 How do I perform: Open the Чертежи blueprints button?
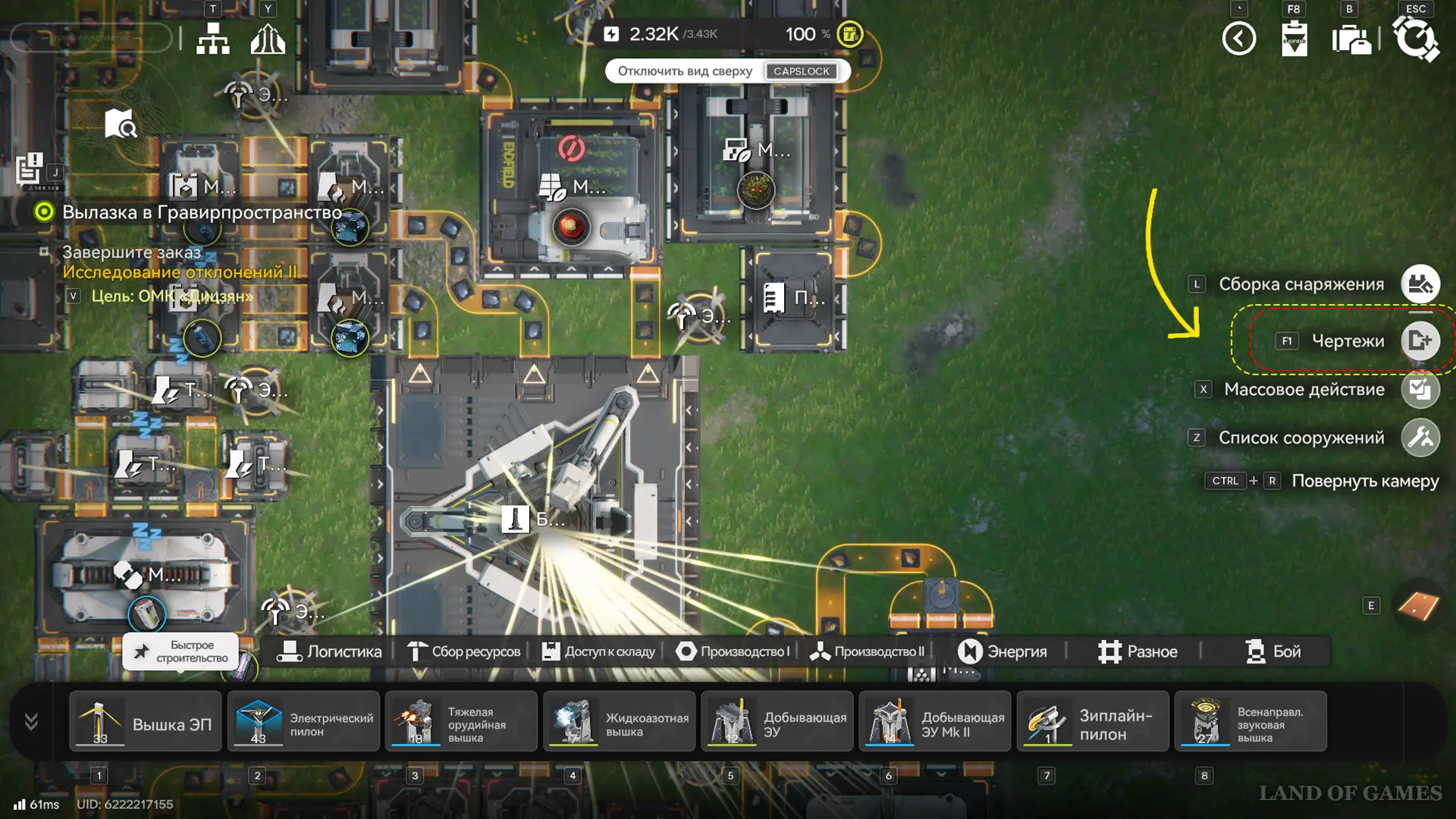(x=1420, y=341)
